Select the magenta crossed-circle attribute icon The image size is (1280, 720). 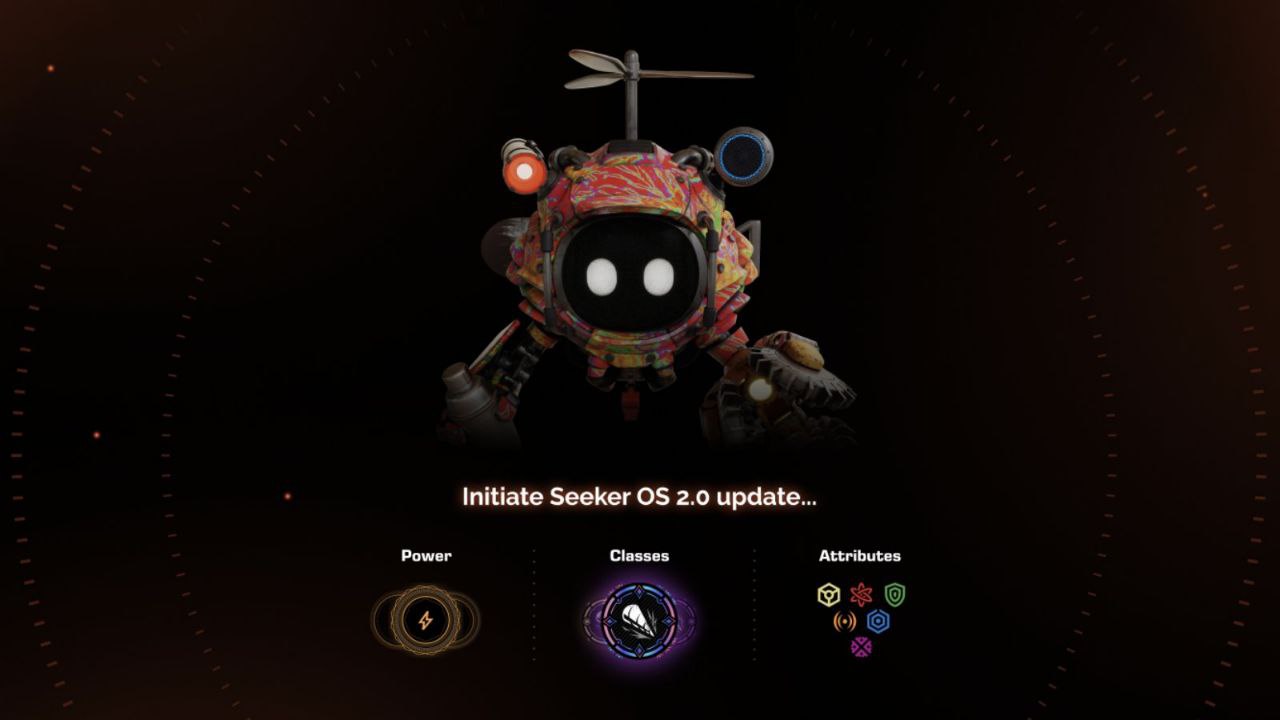point(861,647)
